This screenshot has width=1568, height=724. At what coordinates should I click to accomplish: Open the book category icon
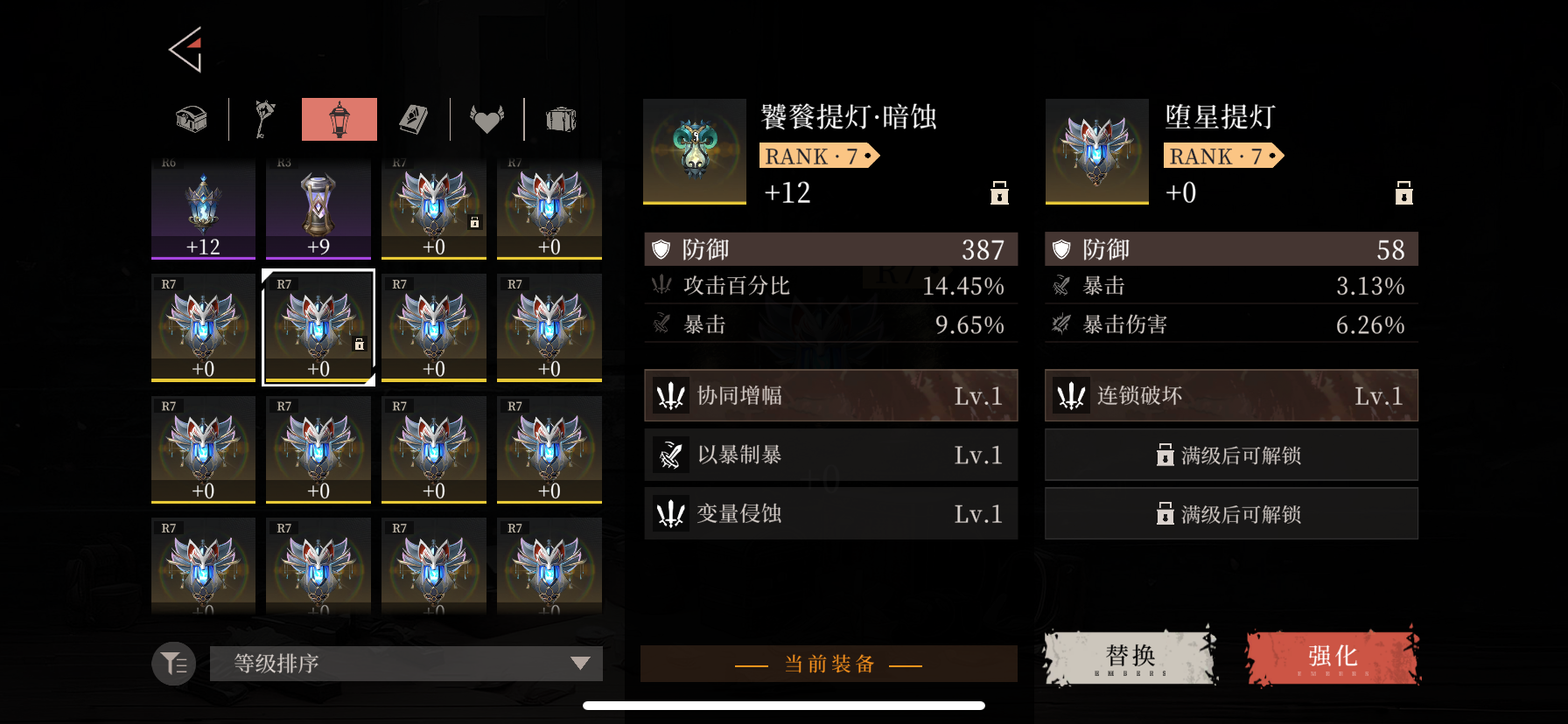(413, 119)
